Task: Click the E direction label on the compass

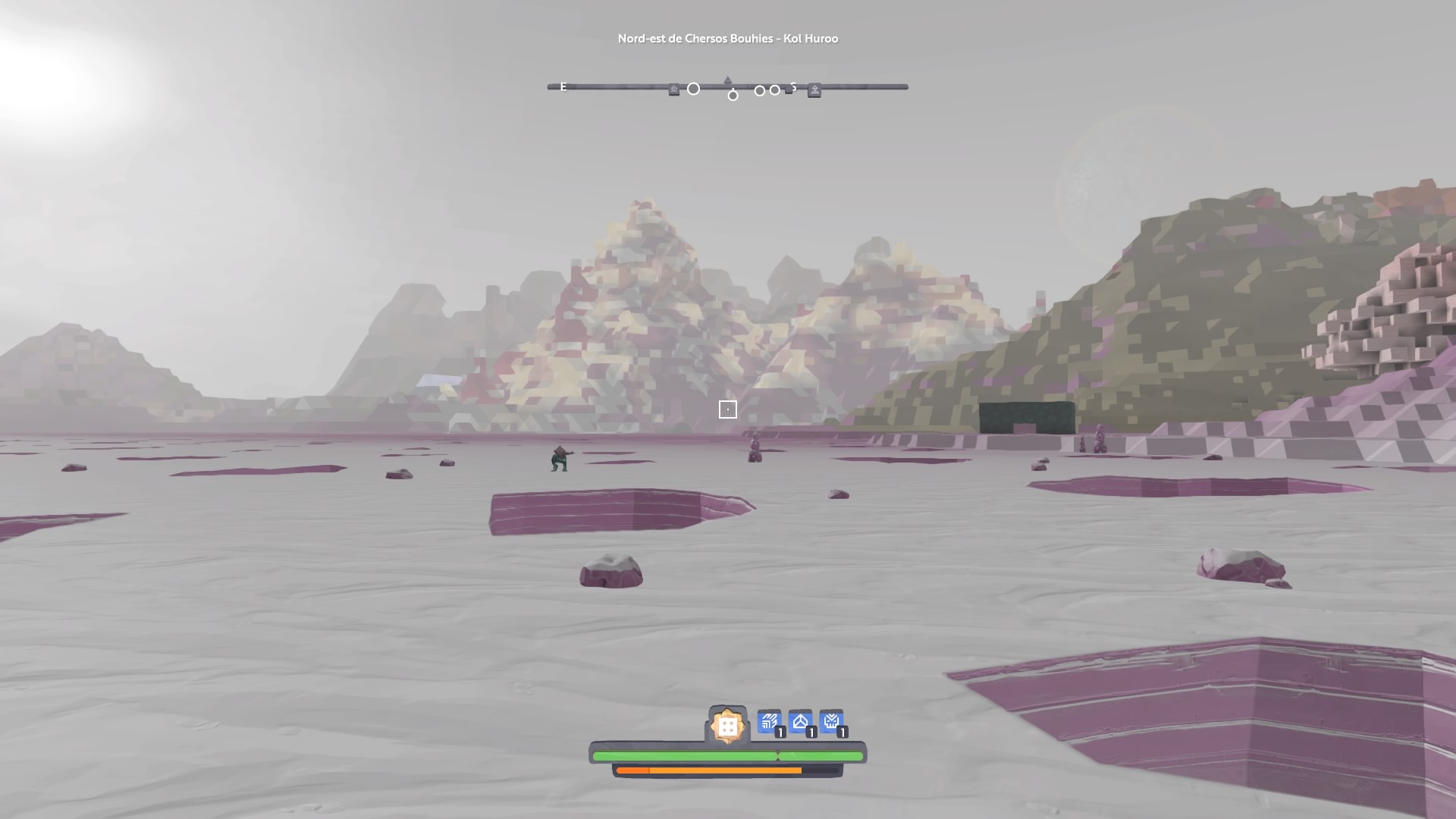Action: pos(563,87)
